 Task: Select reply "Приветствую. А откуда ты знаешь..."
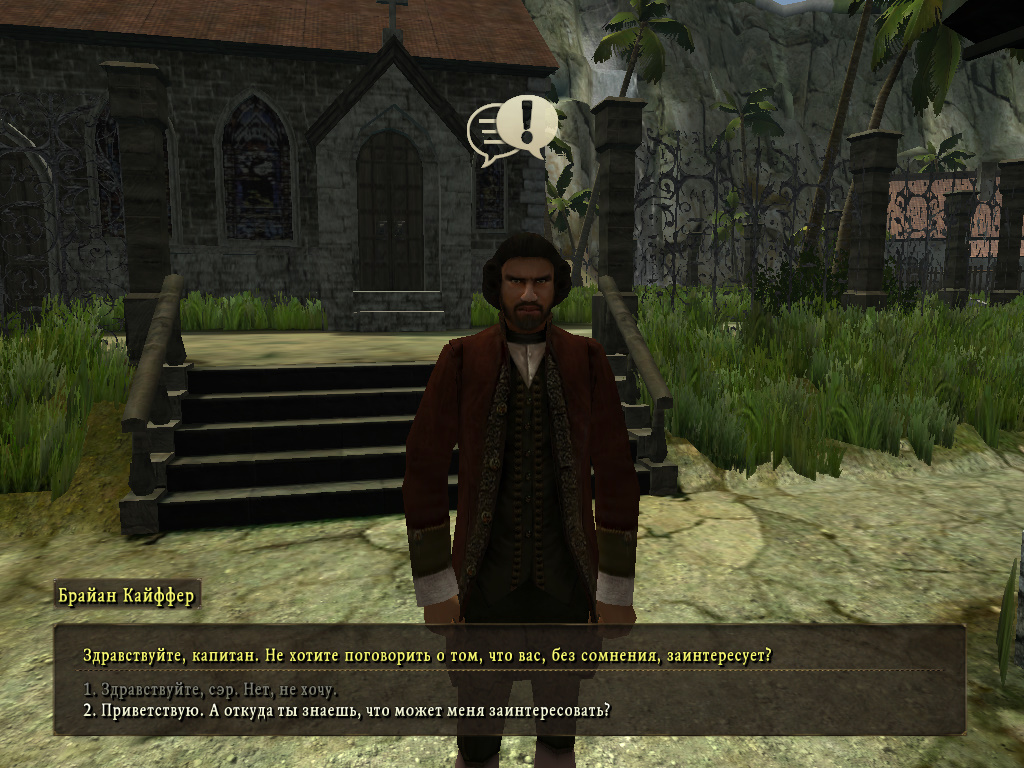(x=346, y=711)
